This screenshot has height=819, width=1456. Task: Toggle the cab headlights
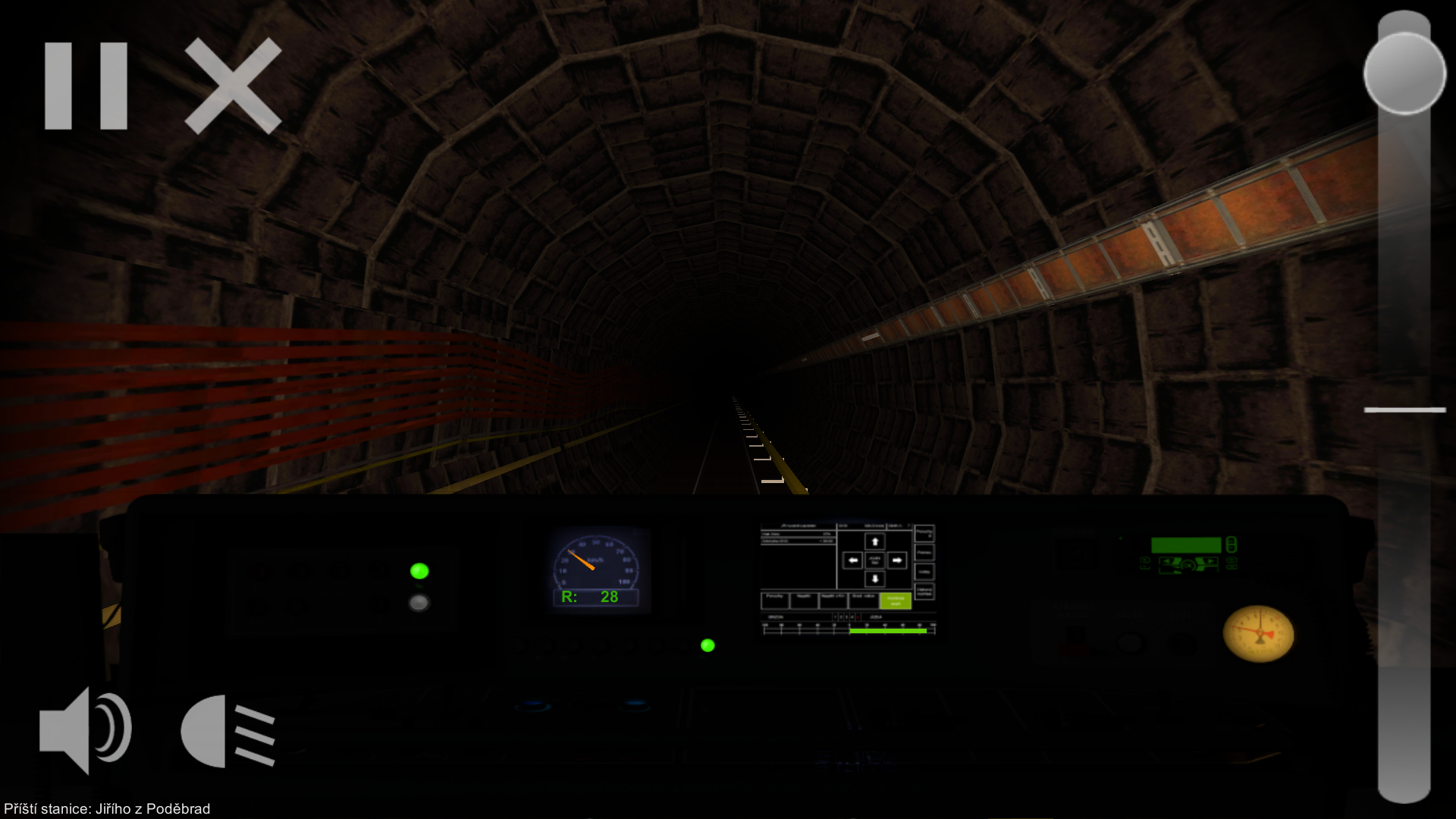226,728
